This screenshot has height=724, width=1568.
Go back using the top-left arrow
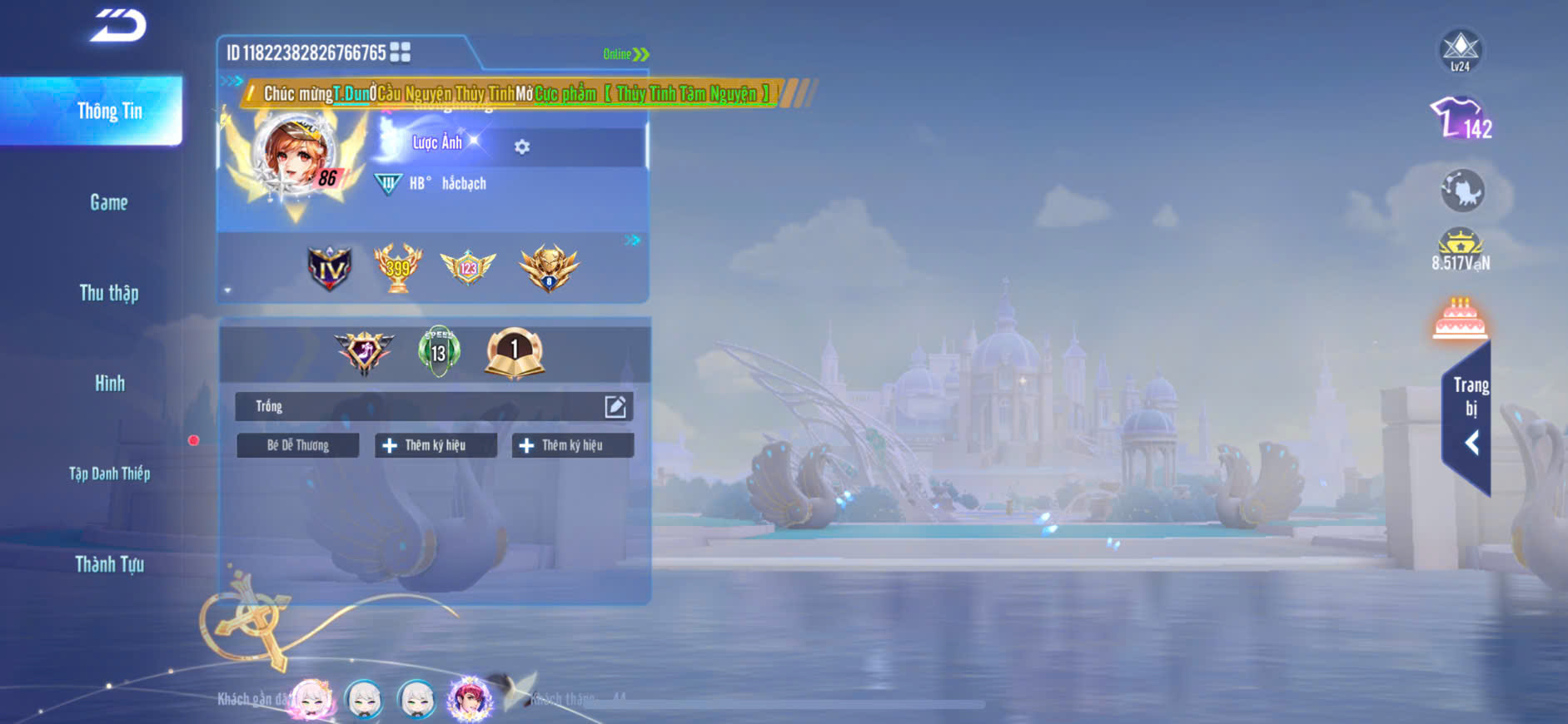(118, 25)
